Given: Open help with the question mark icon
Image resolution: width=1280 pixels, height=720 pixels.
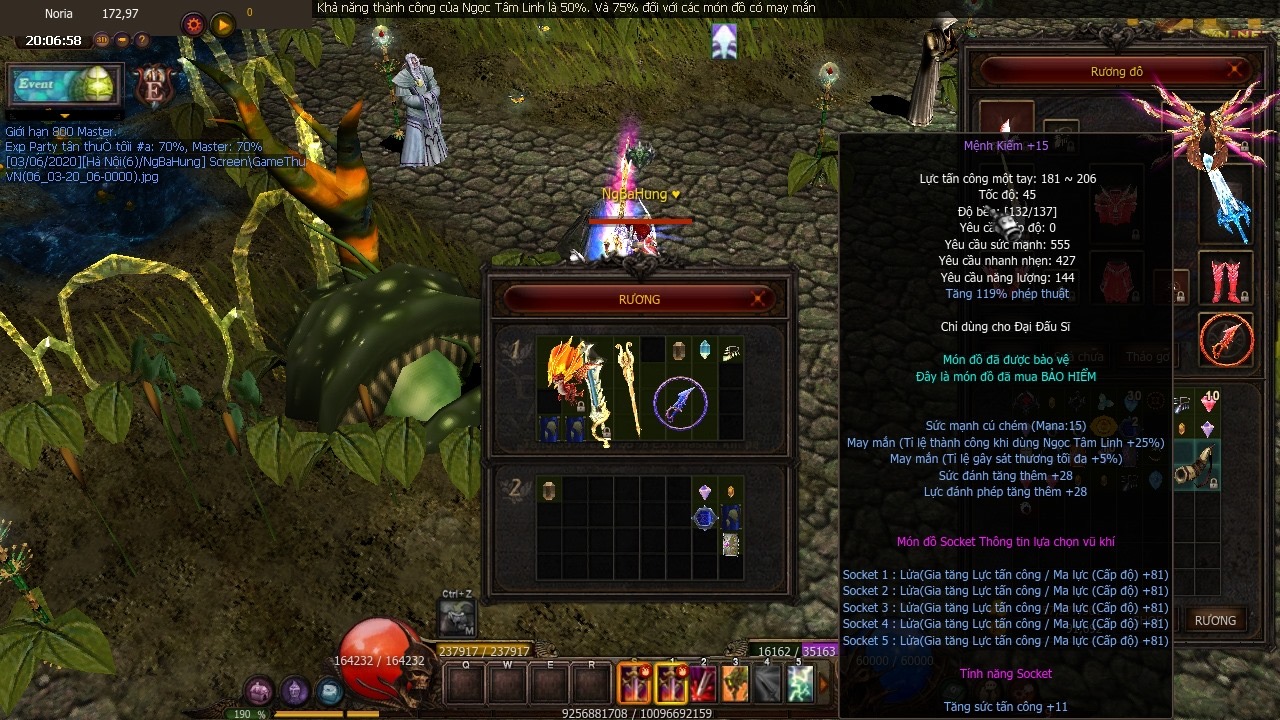Looking at the screenshot, I should [x=142, y=41].
